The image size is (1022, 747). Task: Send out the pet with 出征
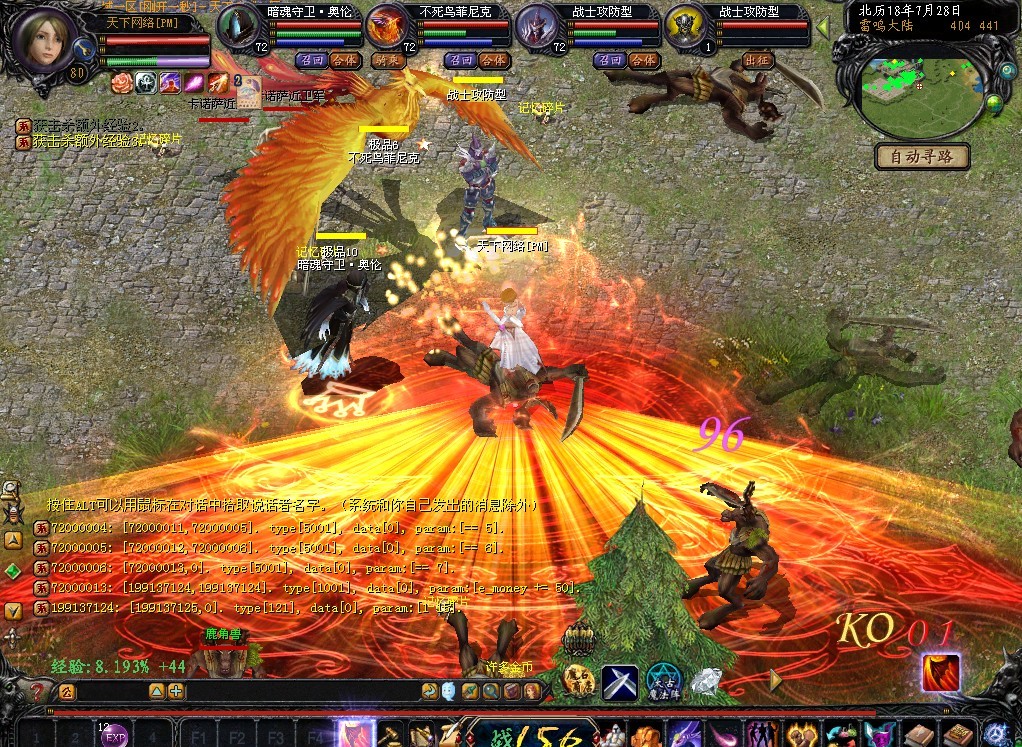(x=758, y=60)
